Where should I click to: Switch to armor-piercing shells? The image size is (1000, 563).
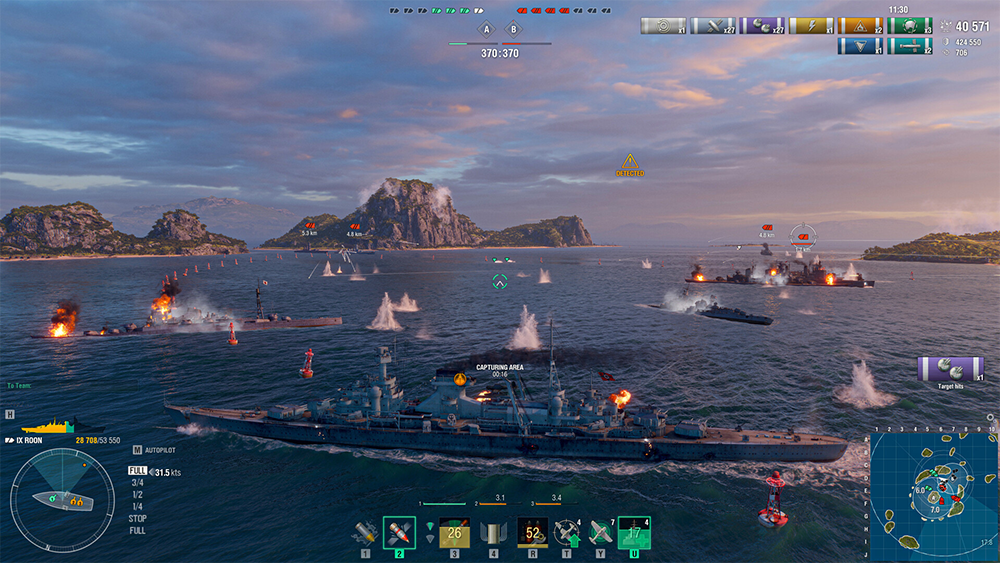click(399, 532)
